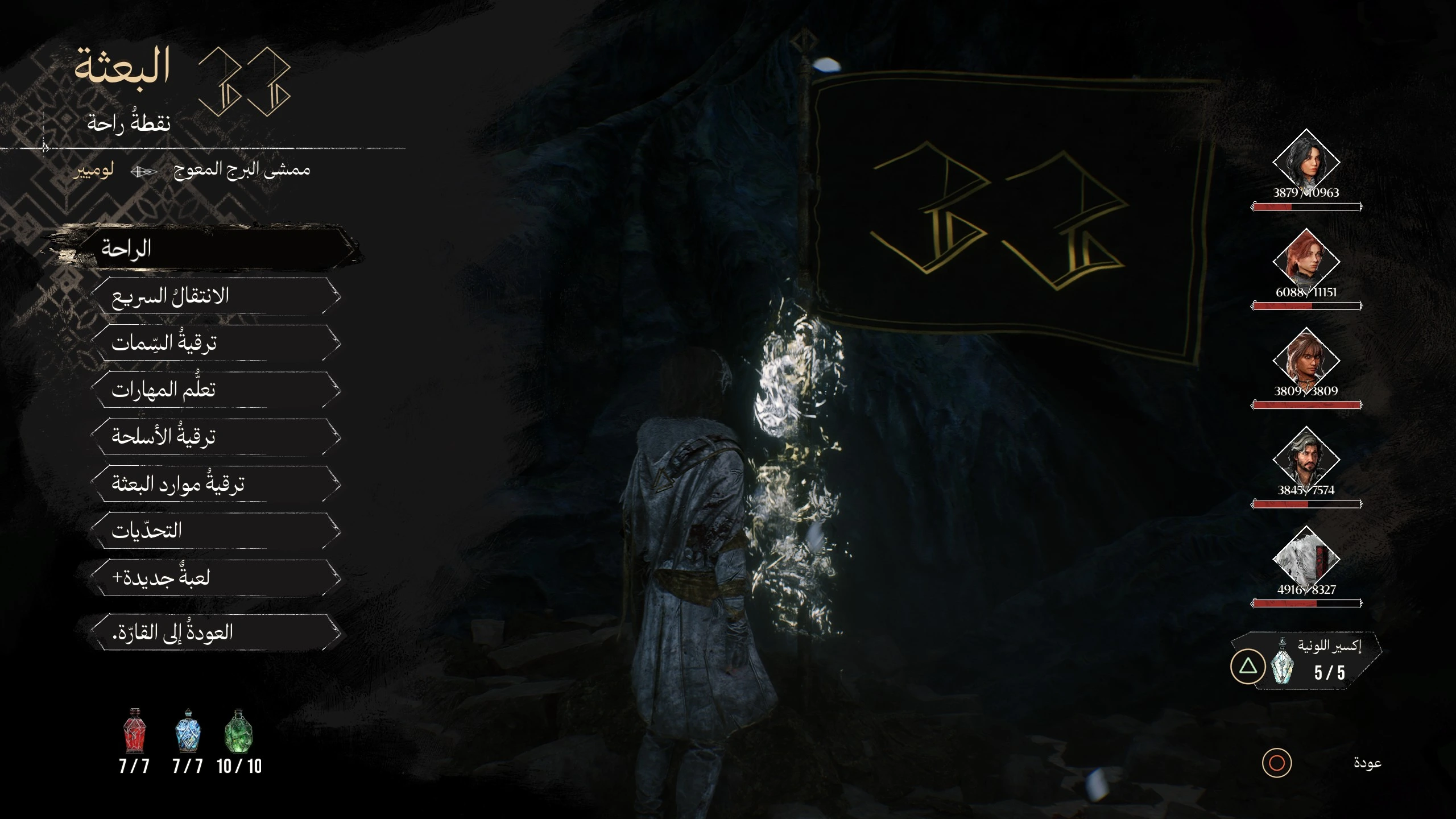Select العودة إلى القارة (Return to Continent)

tap(216, 632)
